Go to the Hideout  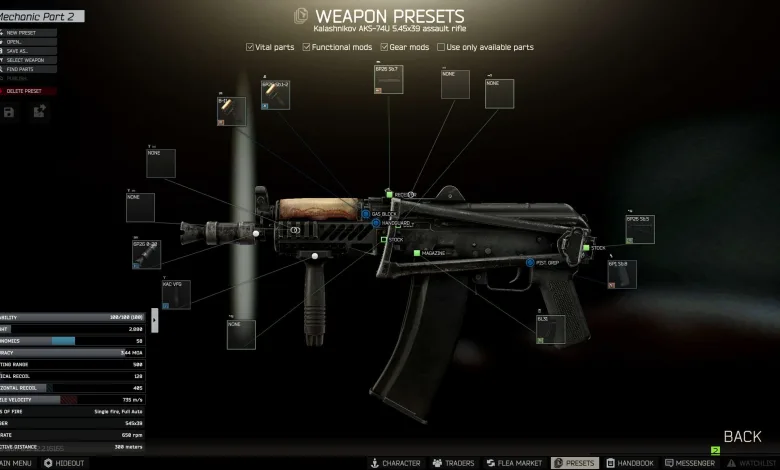64,463
